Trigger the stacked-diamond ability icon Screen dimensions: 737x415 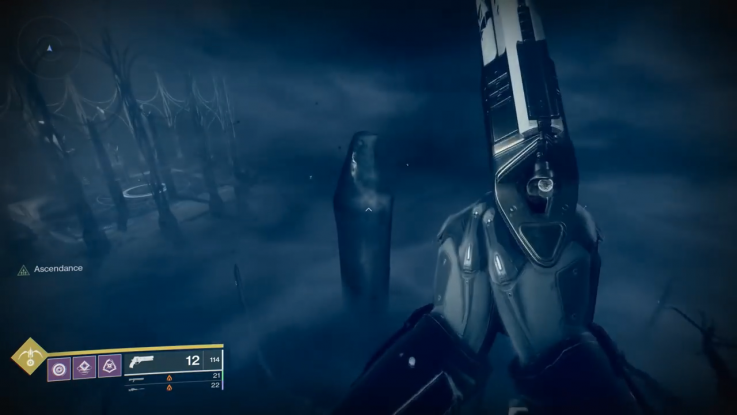(x=85, y=368)
